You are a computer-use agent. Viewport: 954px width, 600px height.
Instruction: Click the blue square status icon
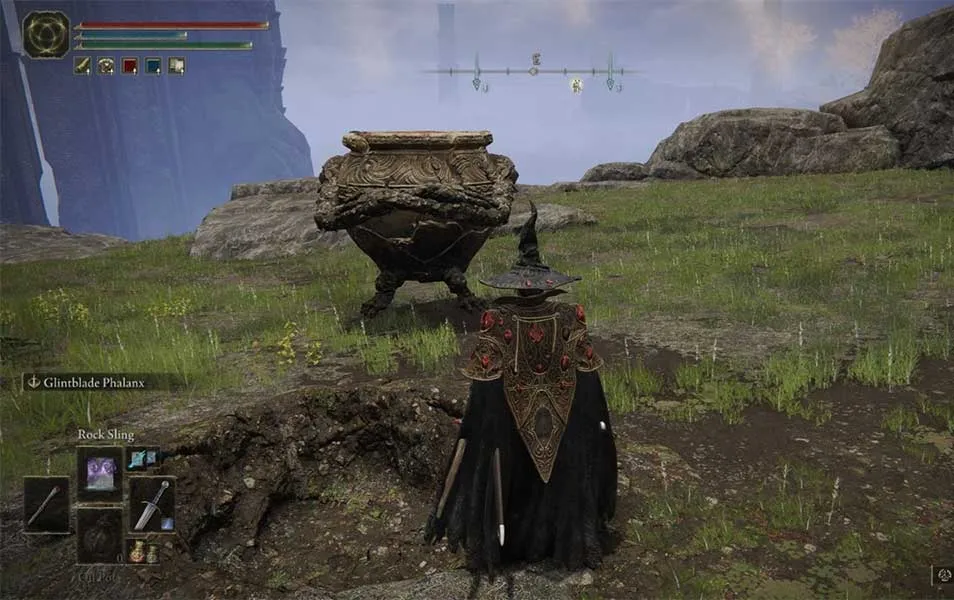click(x=153, y=66)
